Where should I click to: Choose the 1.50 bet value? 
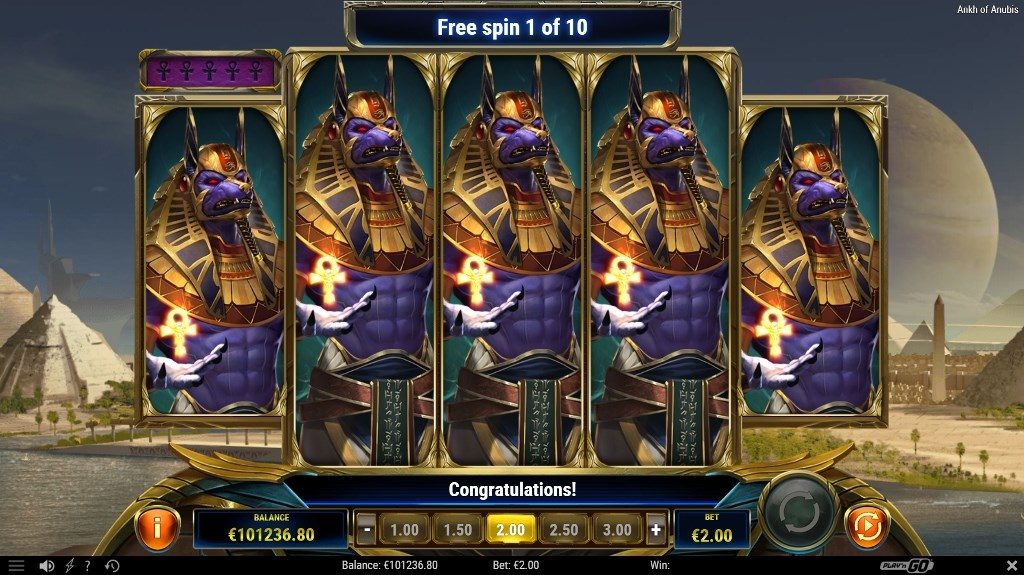[457, 530]
